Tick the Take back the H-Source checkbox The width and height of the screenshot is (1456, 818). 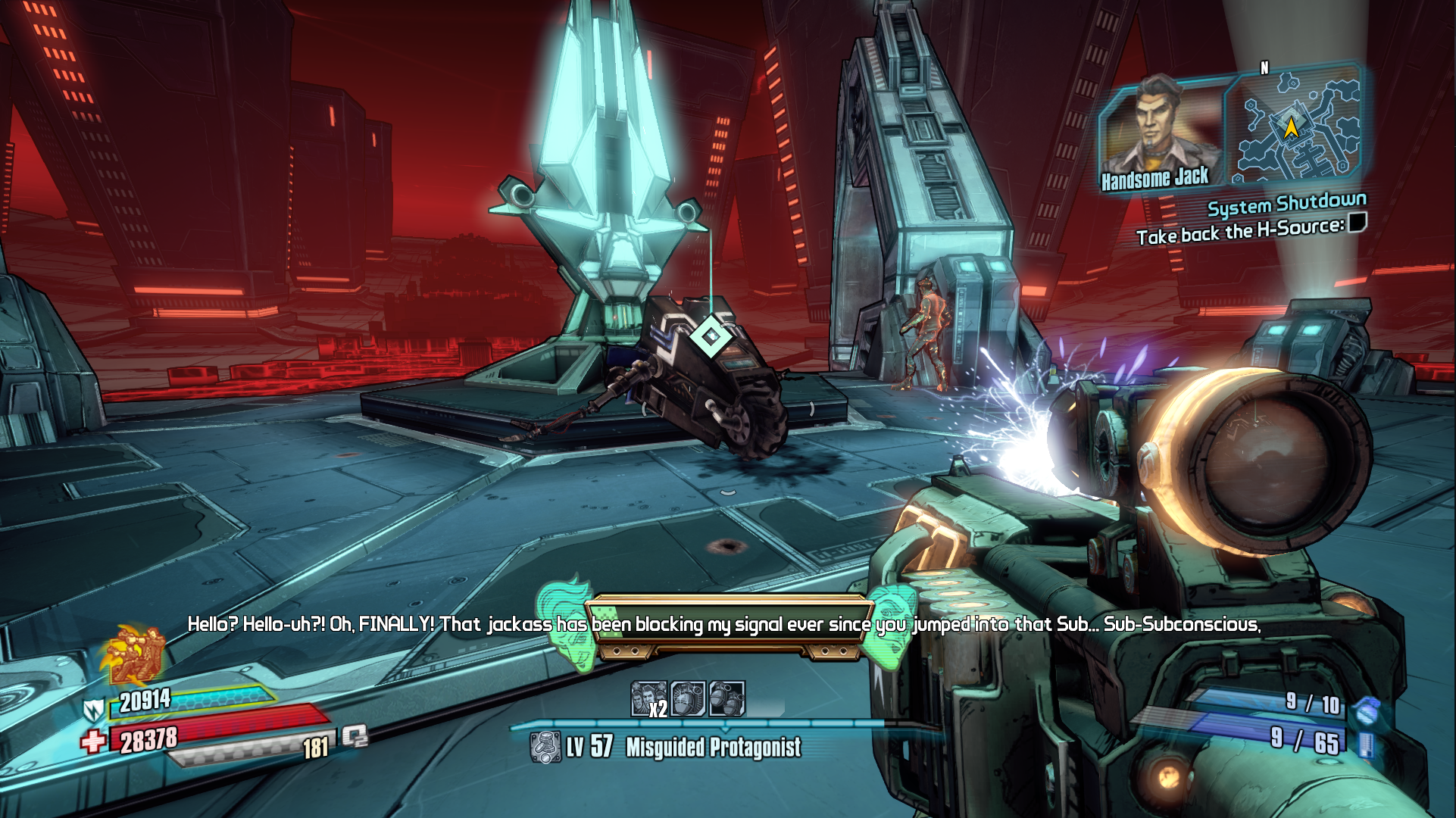[x=1357, y=223]
